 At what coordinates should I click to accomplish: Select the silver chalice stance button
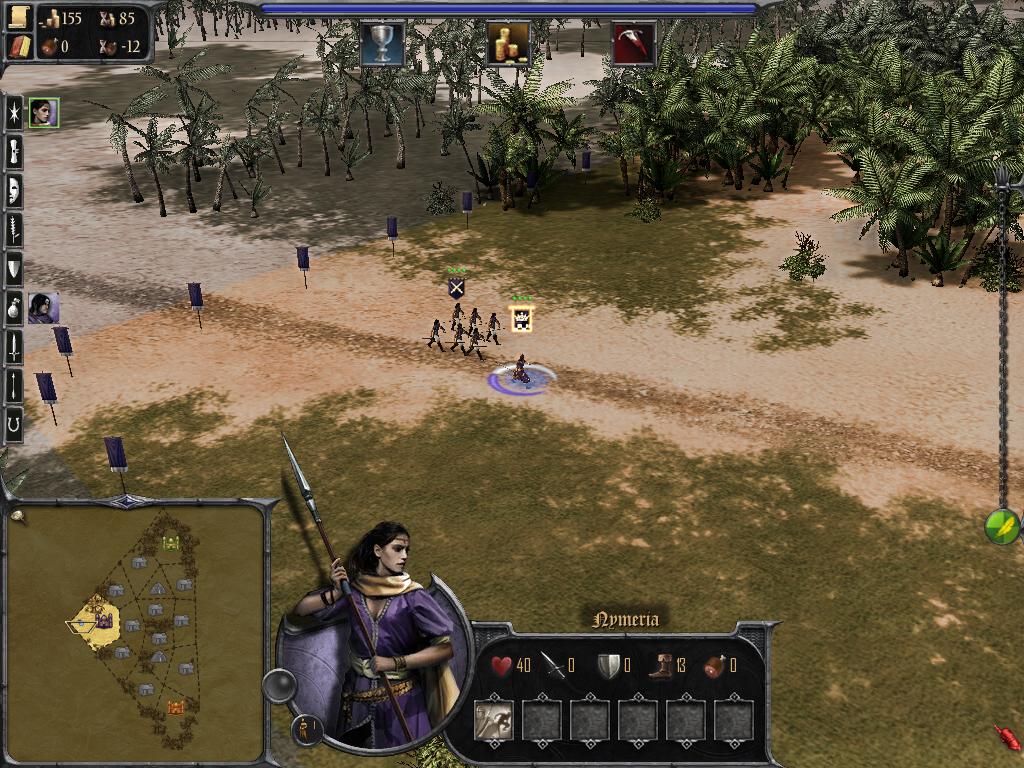click(x=382, y=43)
